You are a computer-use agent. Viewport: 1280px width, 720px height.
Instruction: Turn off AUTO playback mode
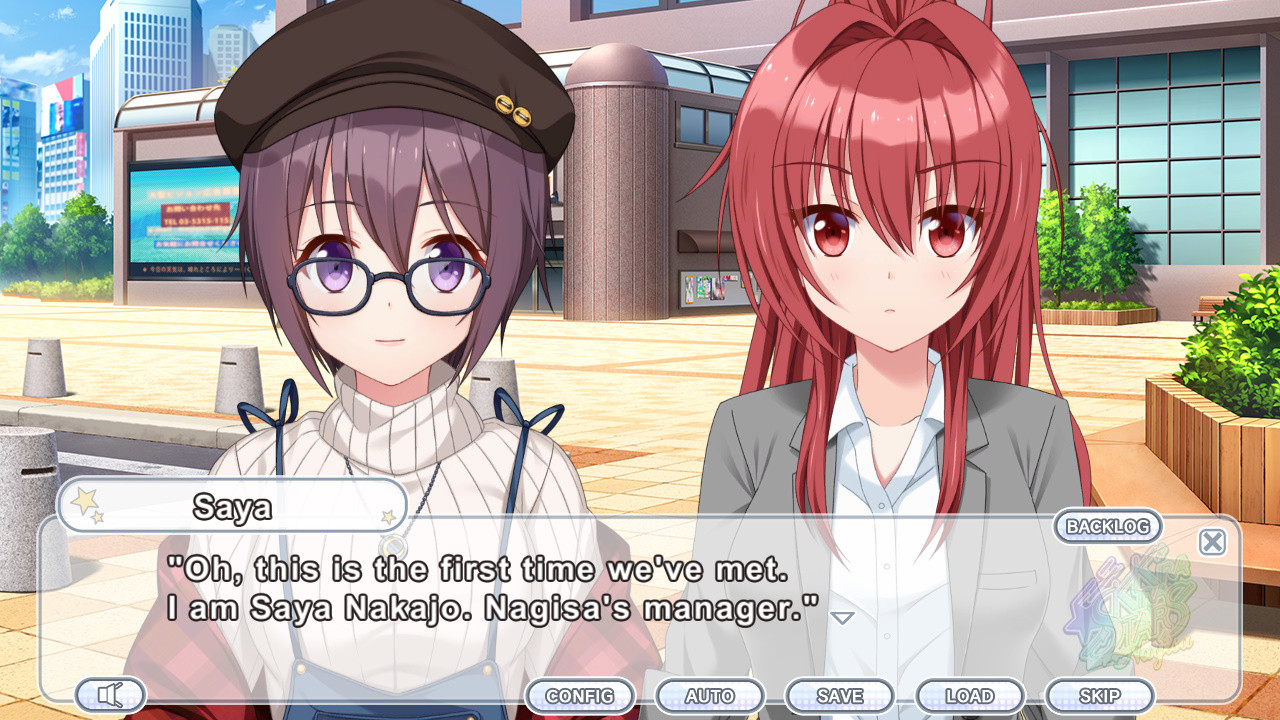712,695
